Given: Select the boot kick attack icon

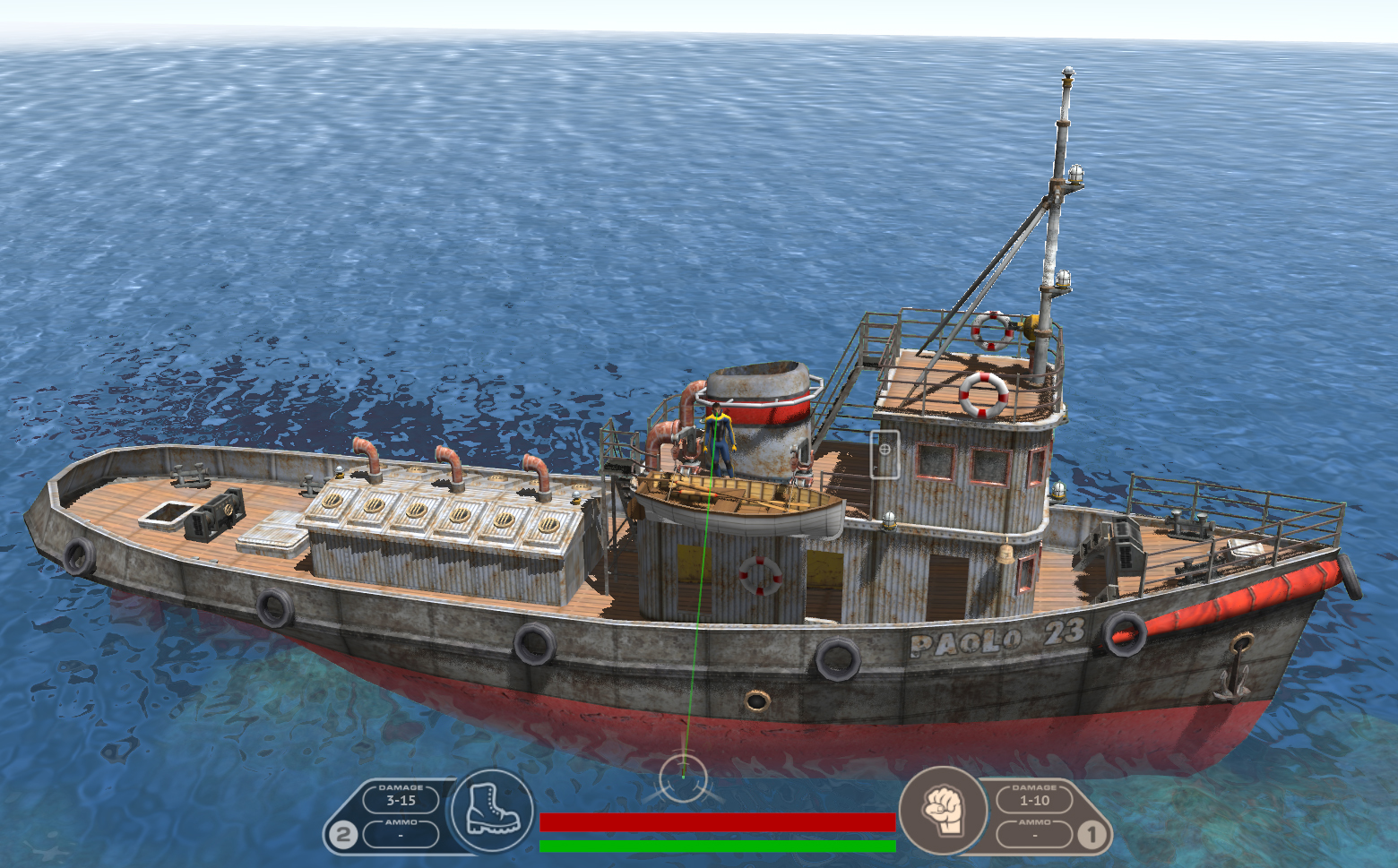Looking at the screenshot, I should tap(492, 811).
